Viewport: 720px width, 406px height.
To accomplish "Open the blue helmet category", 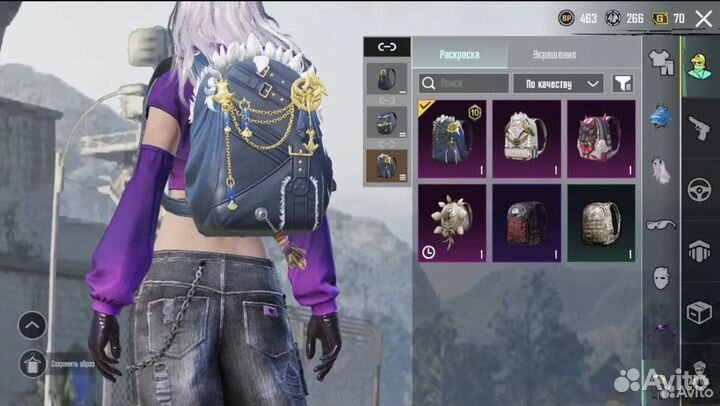I will [x=659, y=116].
